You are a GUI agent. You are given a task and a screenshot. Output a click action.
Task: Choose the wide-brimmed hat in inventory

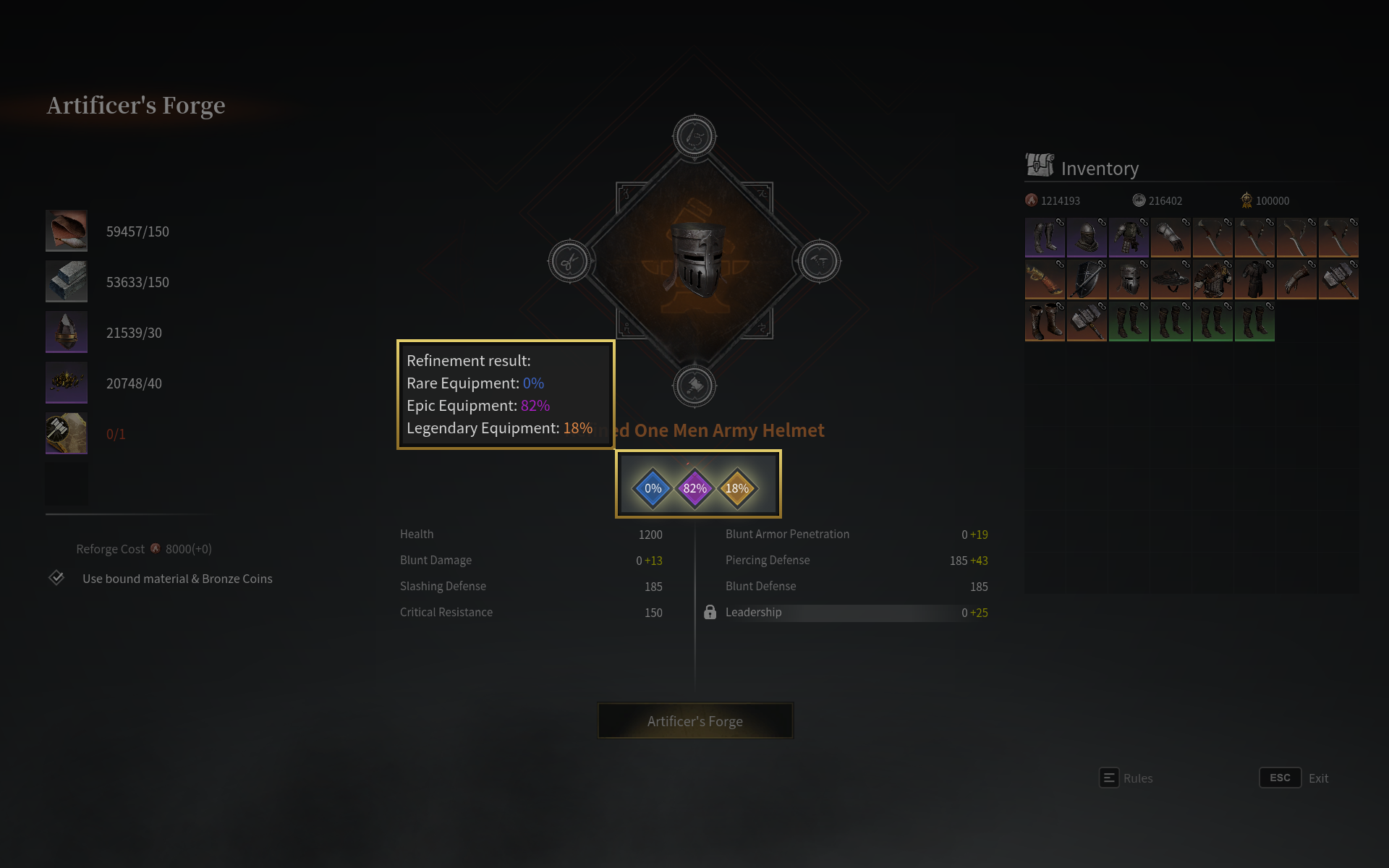coord(1171,279)
